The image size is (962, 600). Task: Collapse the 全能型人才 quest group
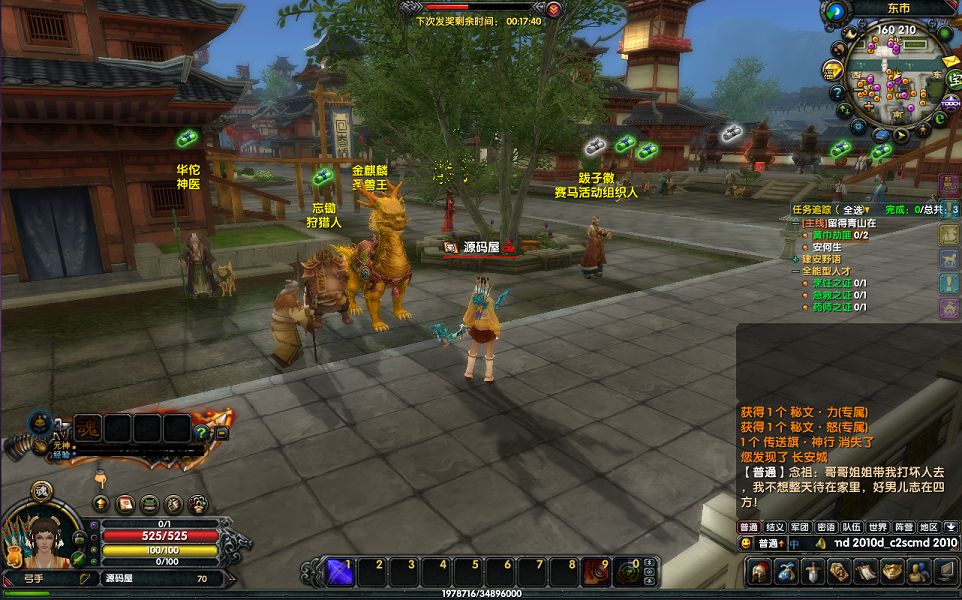(x=796, y=271)
